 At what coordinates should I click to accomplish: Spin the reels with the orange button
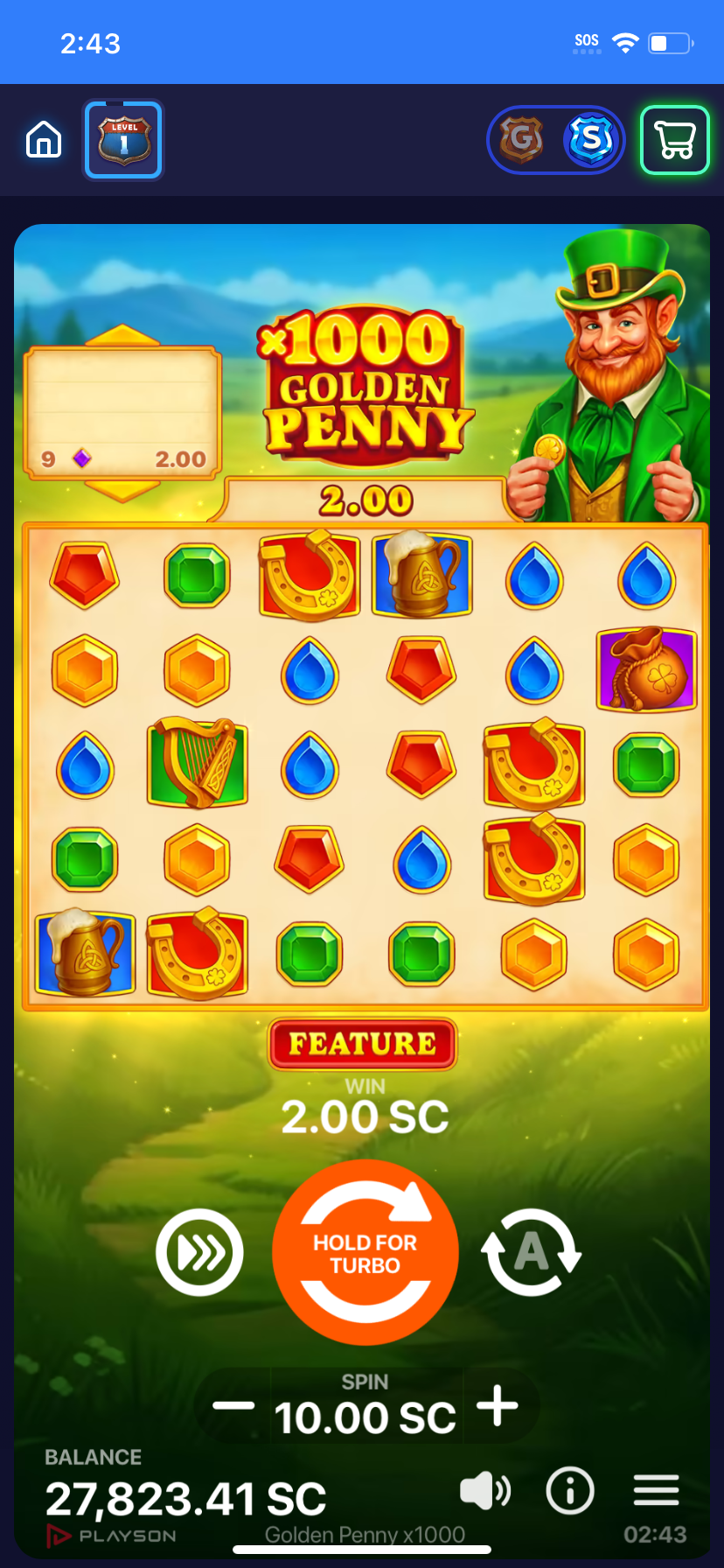point(365,1252)
